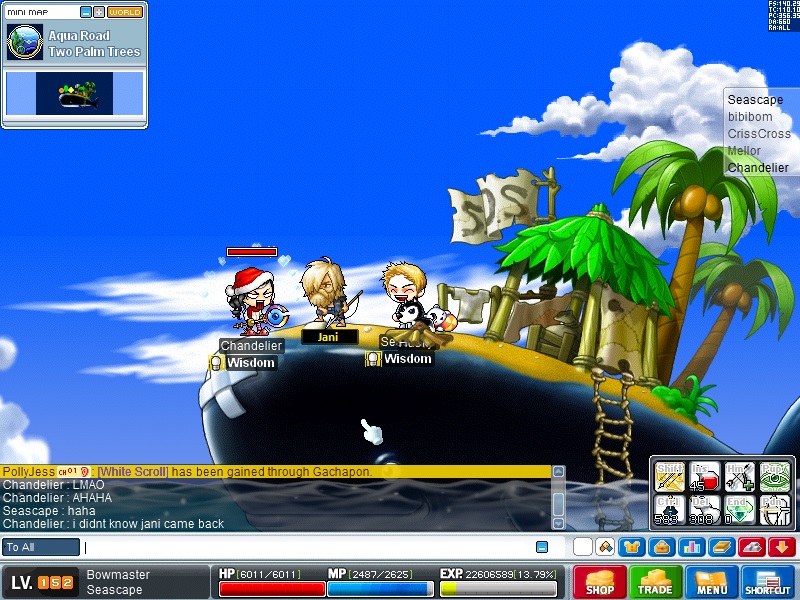Minimize the minimap with the minus button
The width and height of the screenshot is (800, 600).
coord(86,12)
